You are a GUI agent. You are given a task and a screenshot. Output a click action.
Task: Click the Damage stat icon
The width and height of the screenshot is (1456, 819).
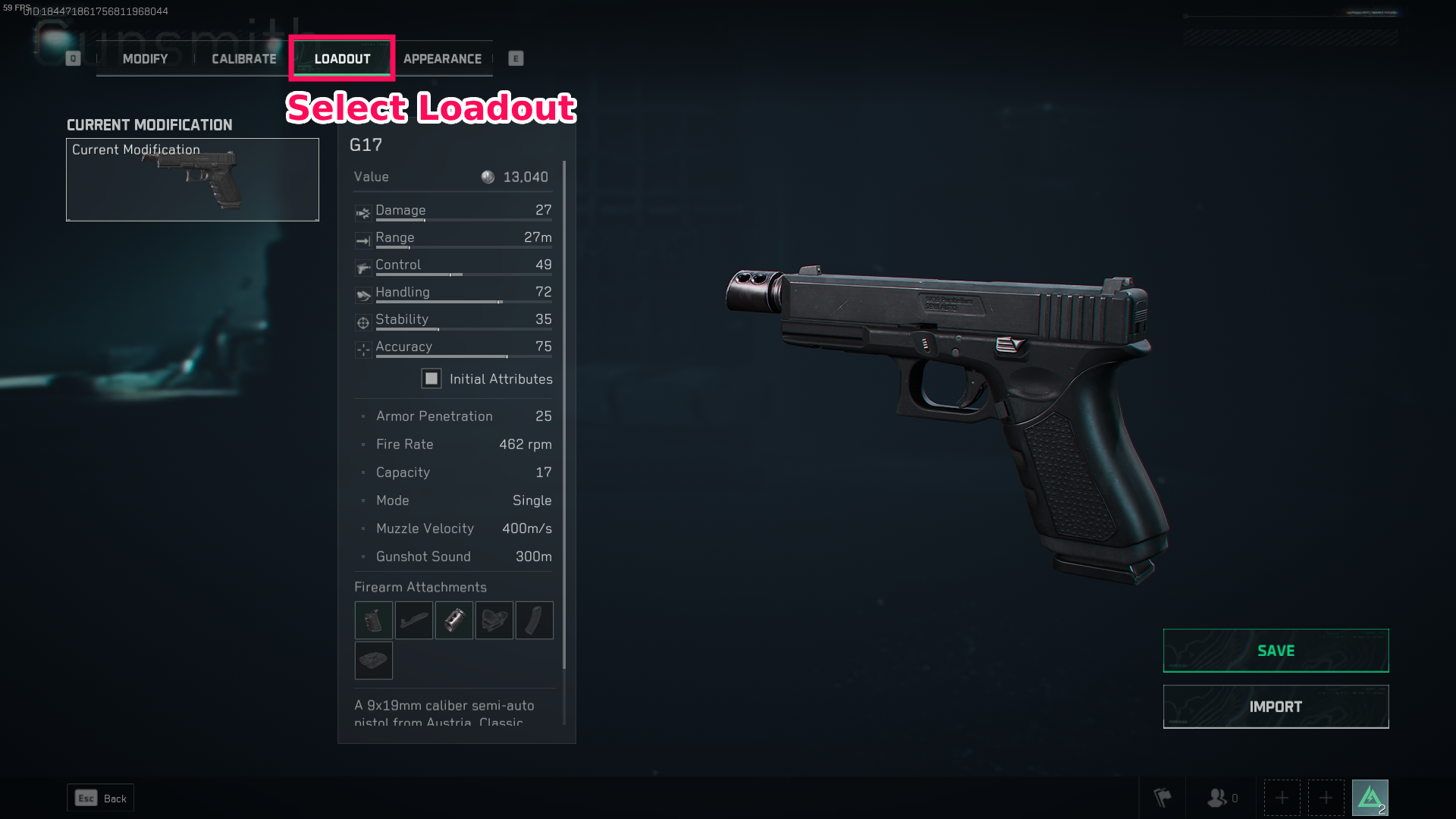pos(362,213)
